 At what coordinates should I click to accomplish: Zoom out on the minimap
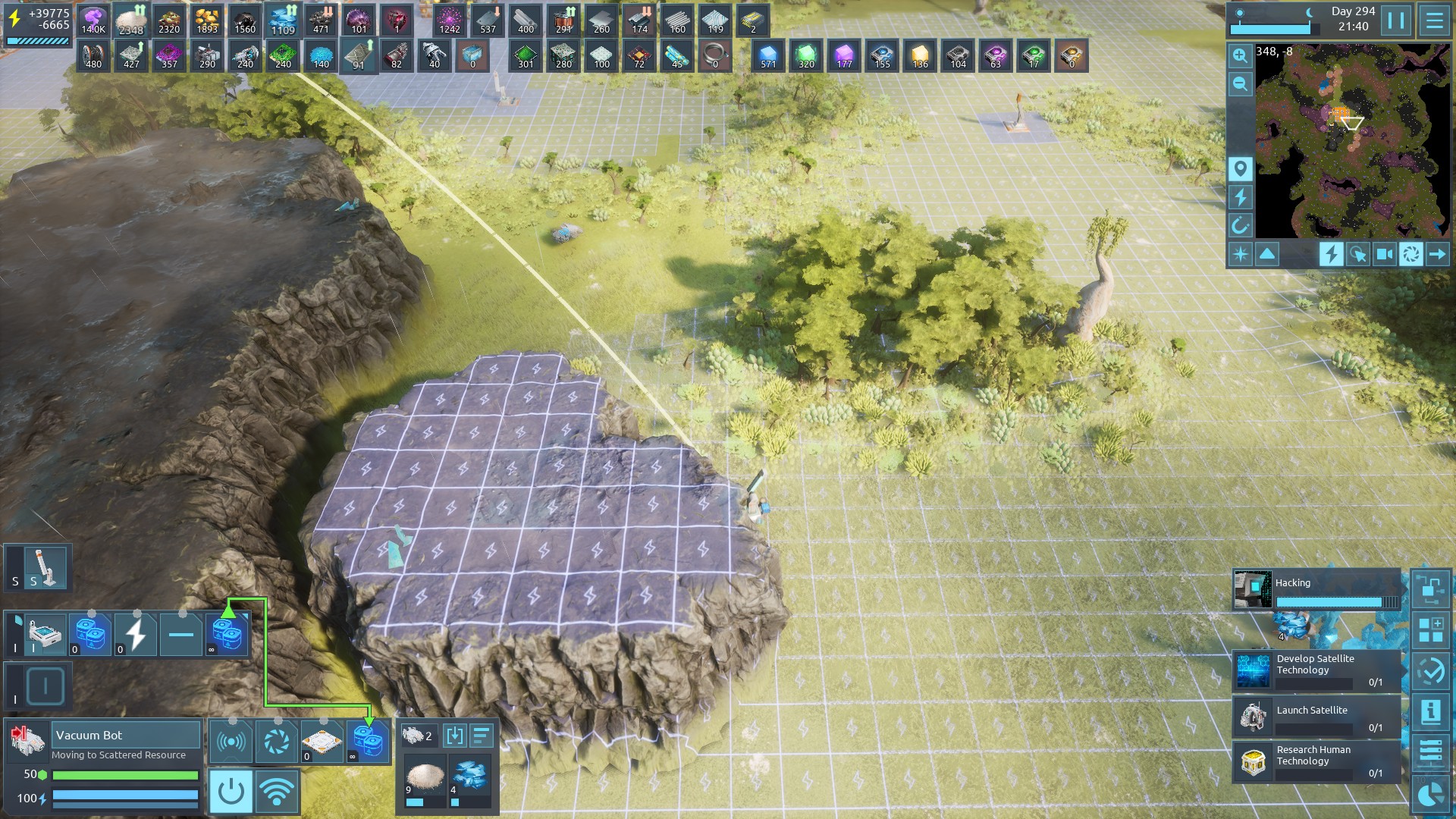coord(1240,83)
